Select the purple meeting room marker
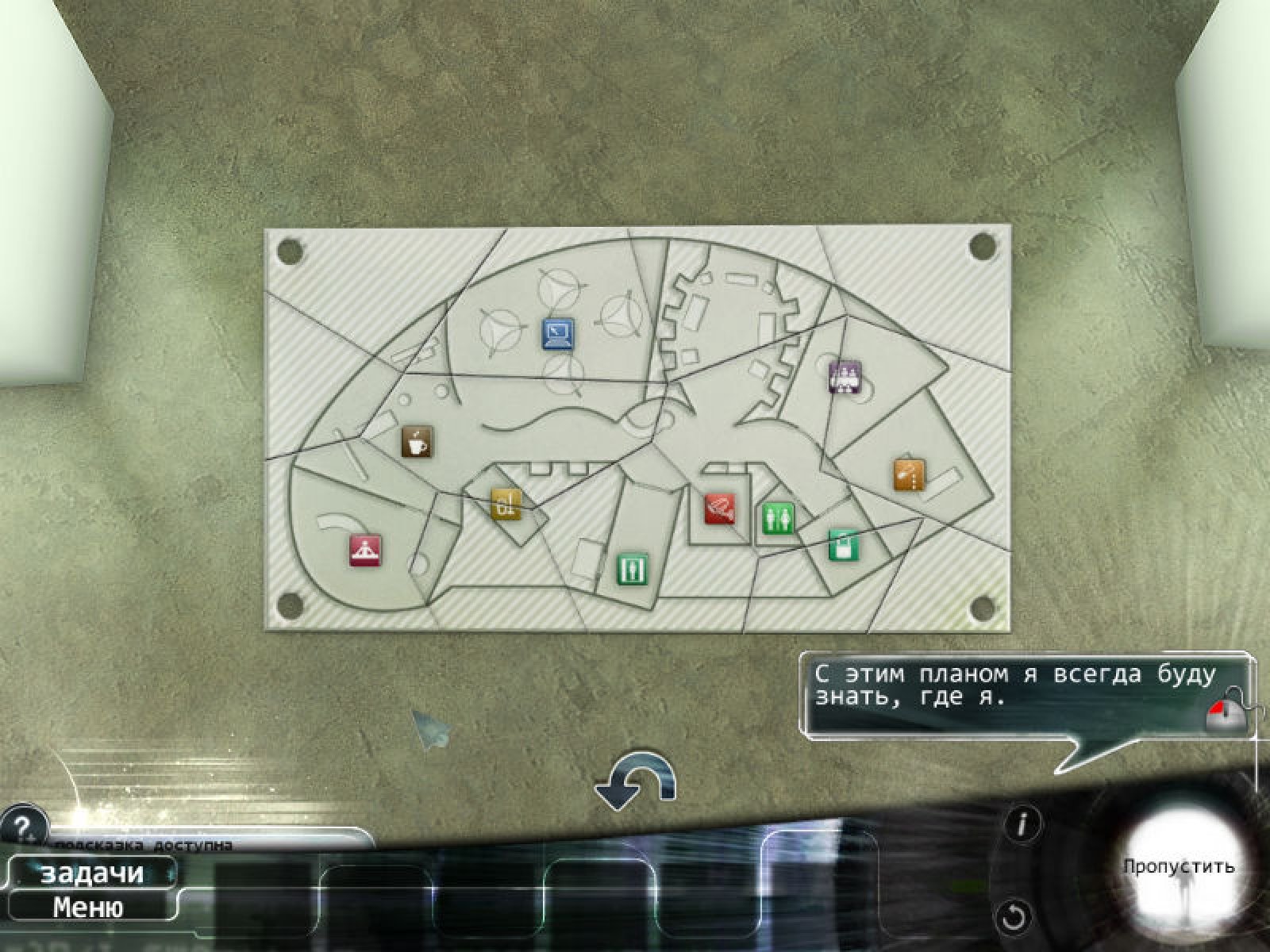Viewport: 1270px width, 952px height. pos(845,376)
